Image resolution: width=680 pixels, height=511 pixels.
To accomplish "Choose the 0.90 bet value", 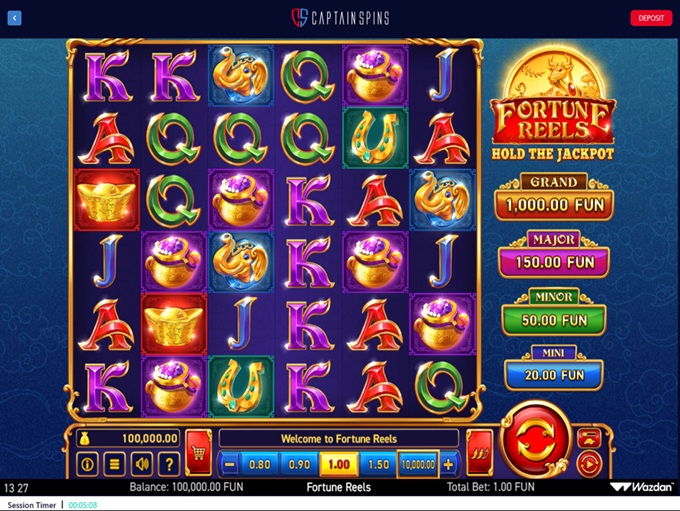I will point(297,464).
